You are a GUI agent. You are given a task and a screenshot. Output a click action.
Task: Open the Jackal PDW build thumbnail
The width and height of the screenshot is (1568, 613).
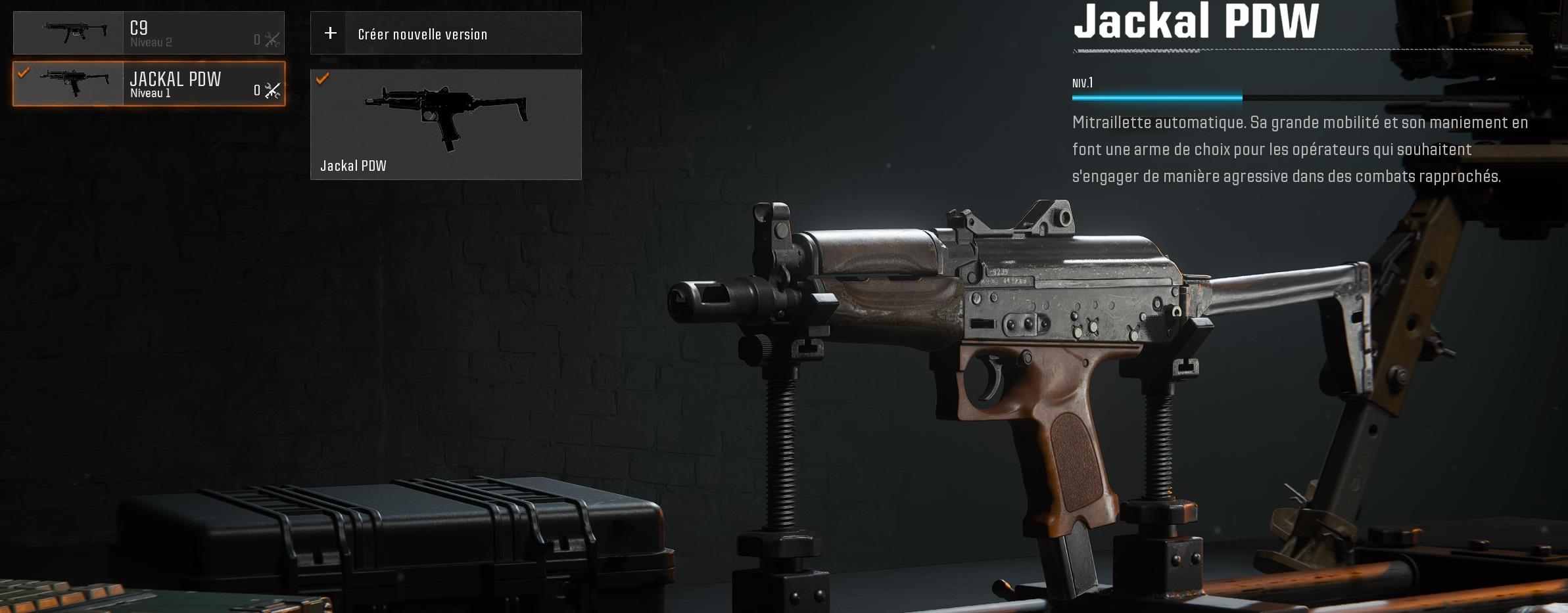pos(445,124)
